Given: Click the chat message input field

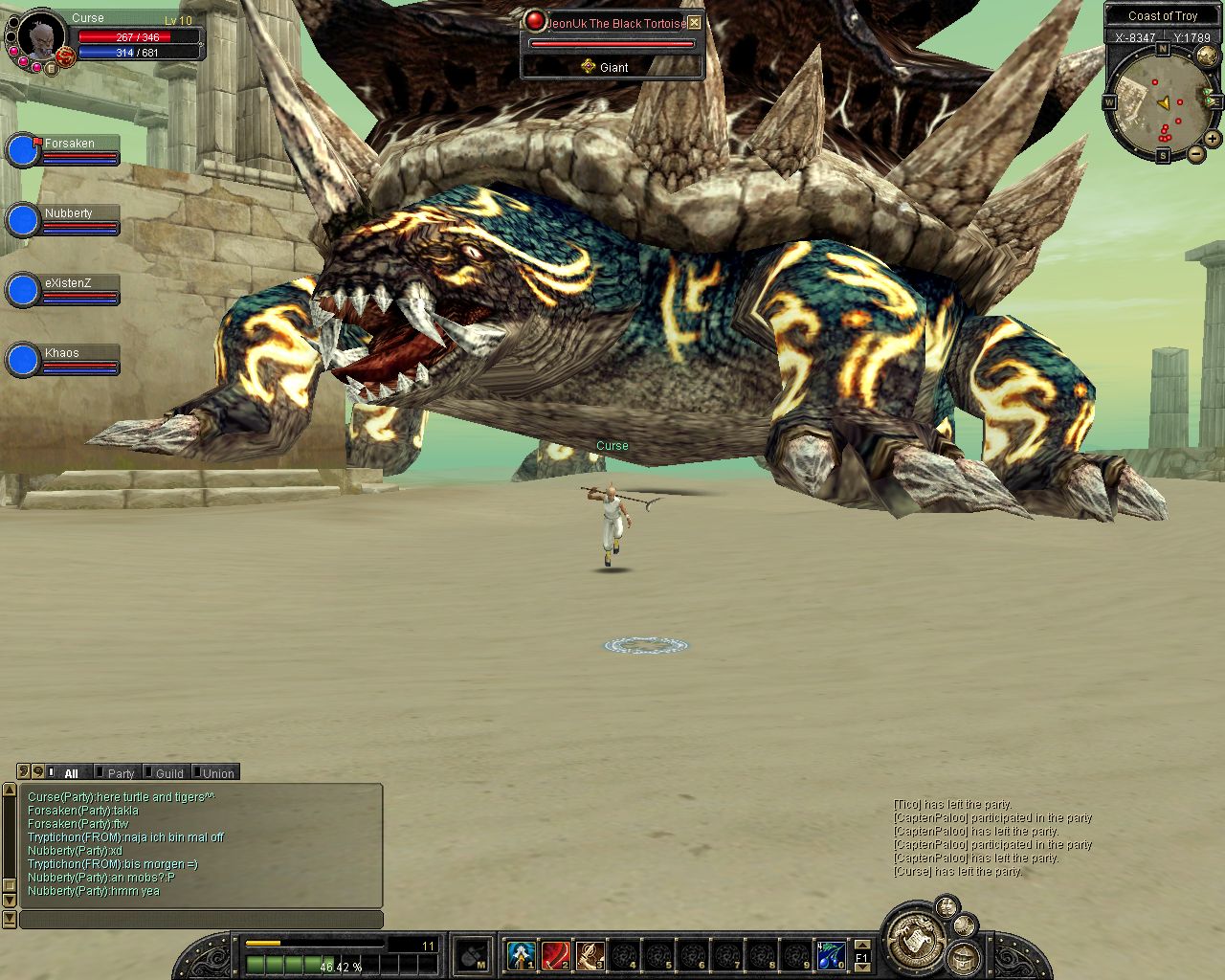Looking at the screenshot, I should 201,920.
